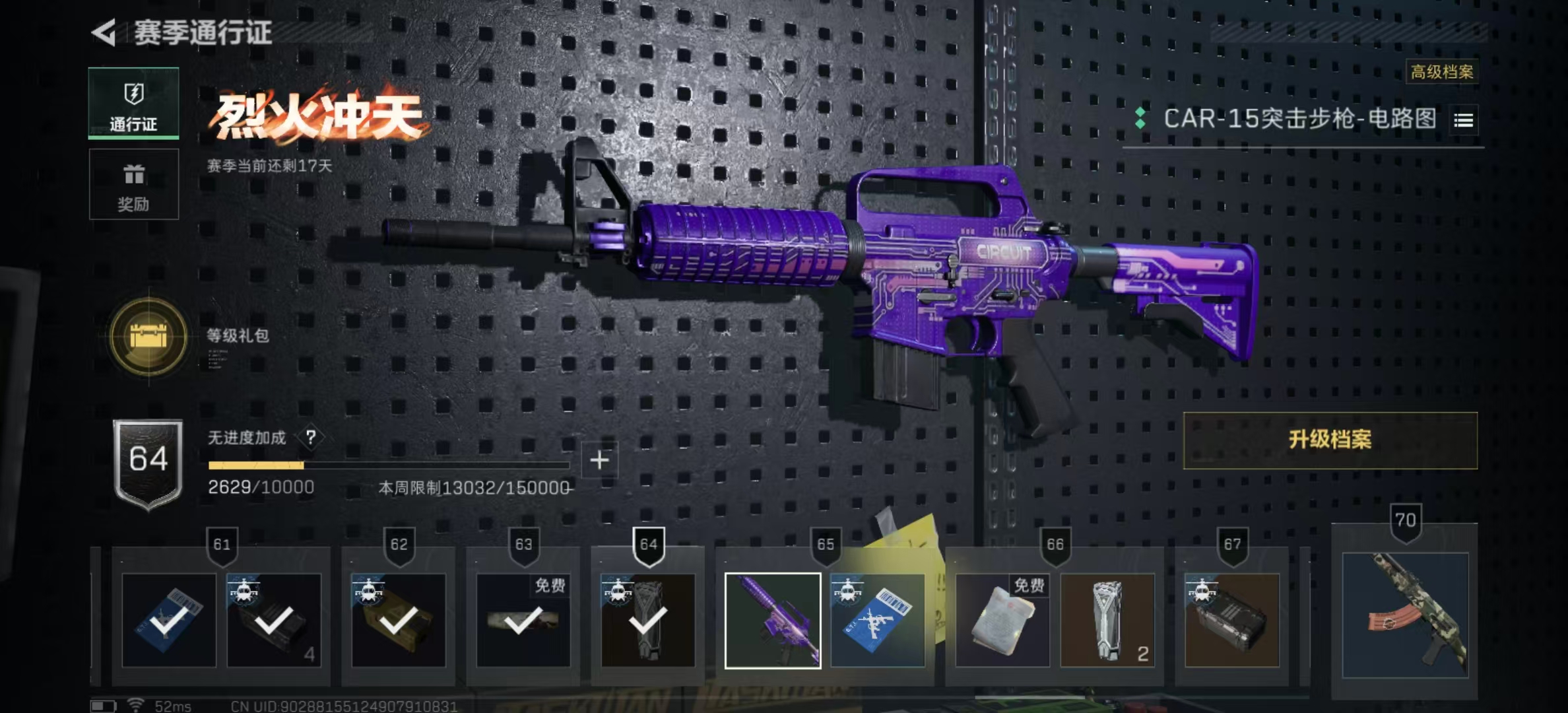Go back from the season pass screen
The image size is (1568, 713).
pyautogui.click(x=104, y=32)
